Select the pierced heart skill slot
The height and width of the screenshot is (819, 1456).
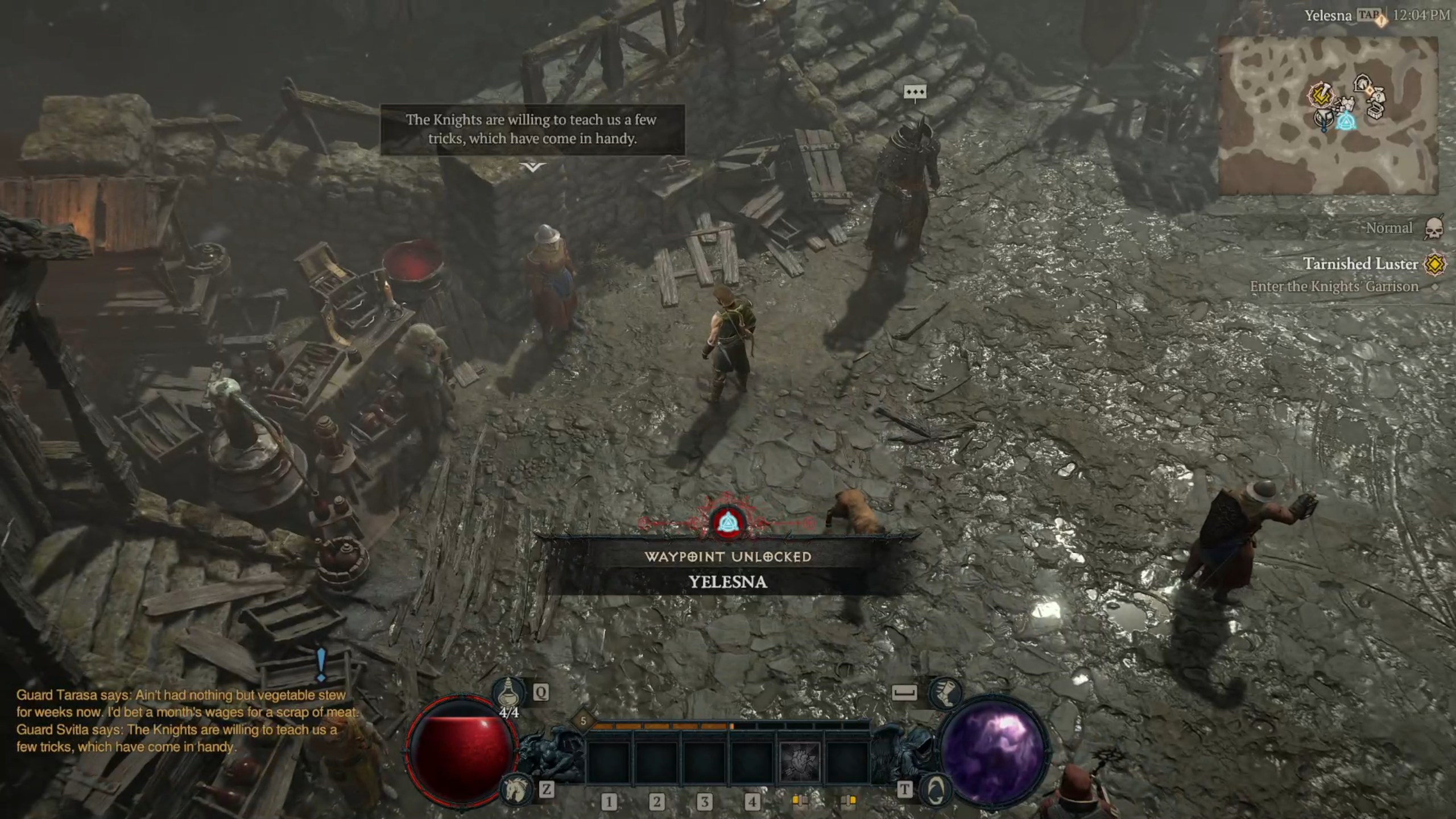click(x=799, y=761)
